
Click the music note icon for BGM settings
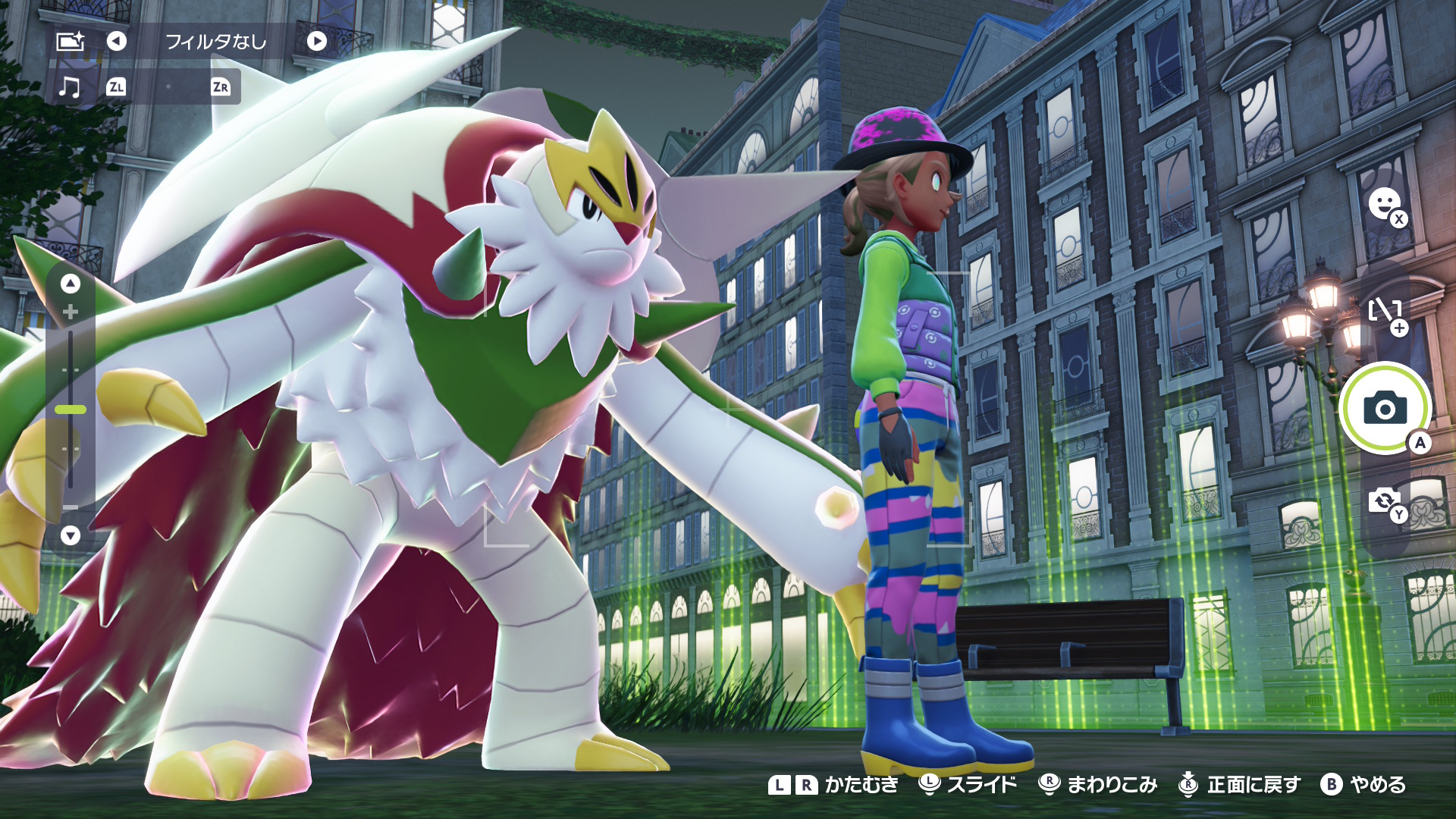tap(71, 86)
